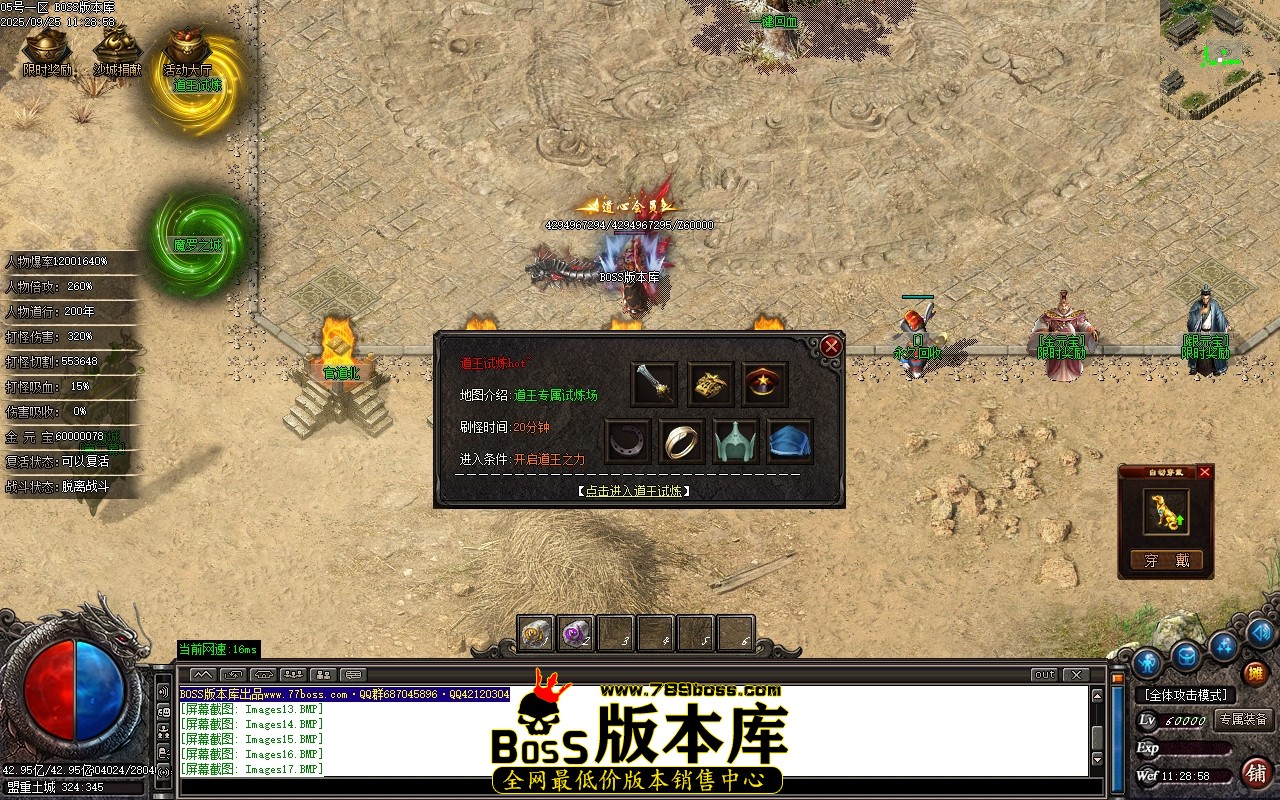Toggle the out option above chat window
The width and height of the screenshot is (1280, 800).
[x=1044, y=676]
